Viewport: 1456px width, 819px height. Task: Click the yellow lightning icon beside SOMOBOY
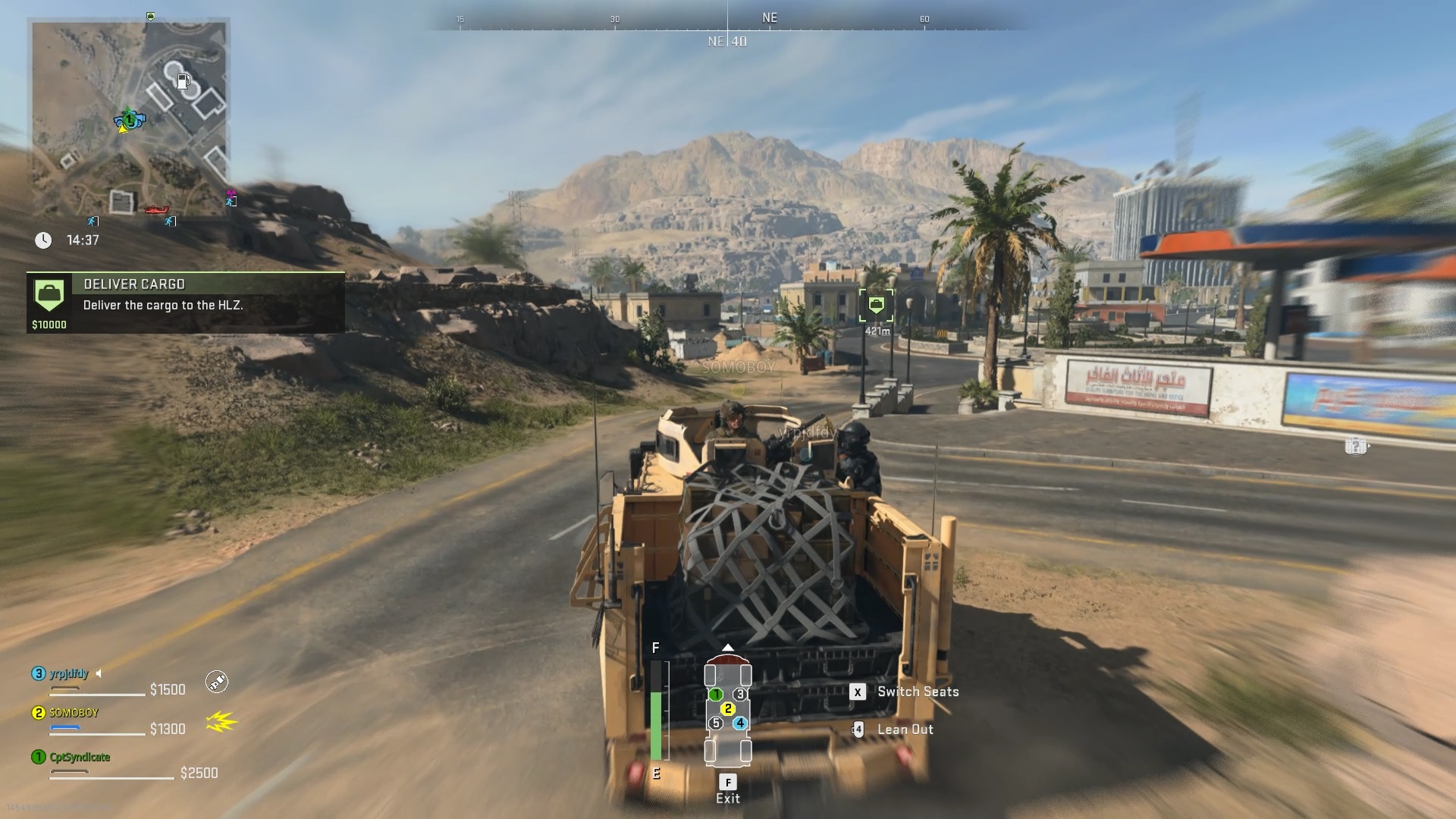[220, 723]
